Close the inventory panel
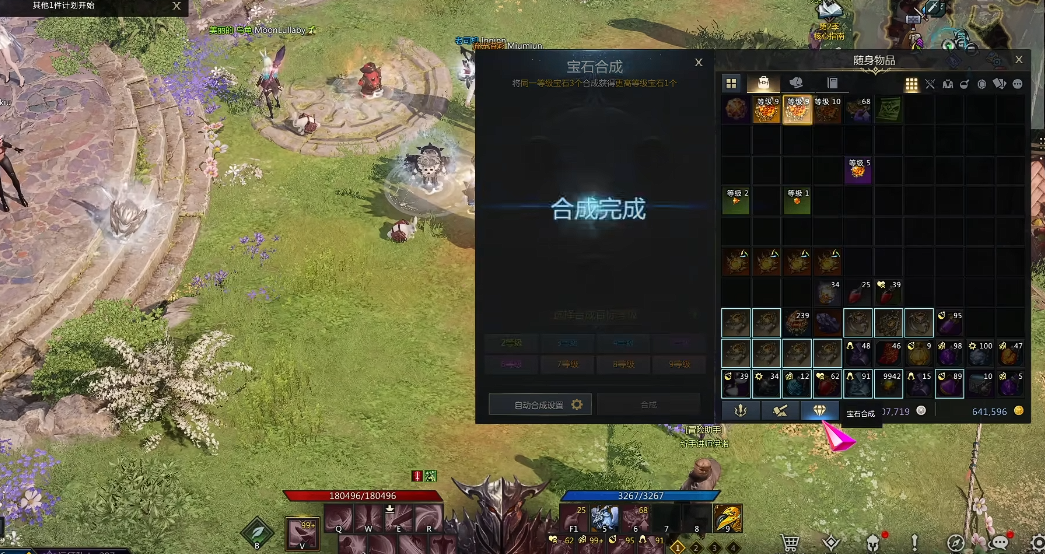The height and width of the screenshot is (554, 1045). tap(1019, 60)
